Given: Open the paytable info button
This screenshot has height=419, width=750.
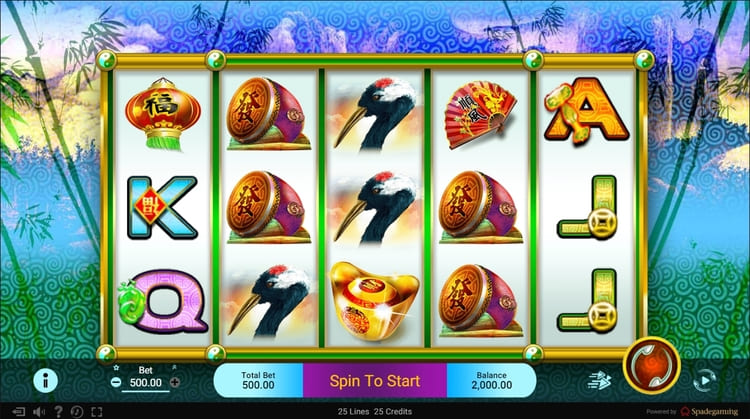Looking at the screenshot, I should click(43, 380).
